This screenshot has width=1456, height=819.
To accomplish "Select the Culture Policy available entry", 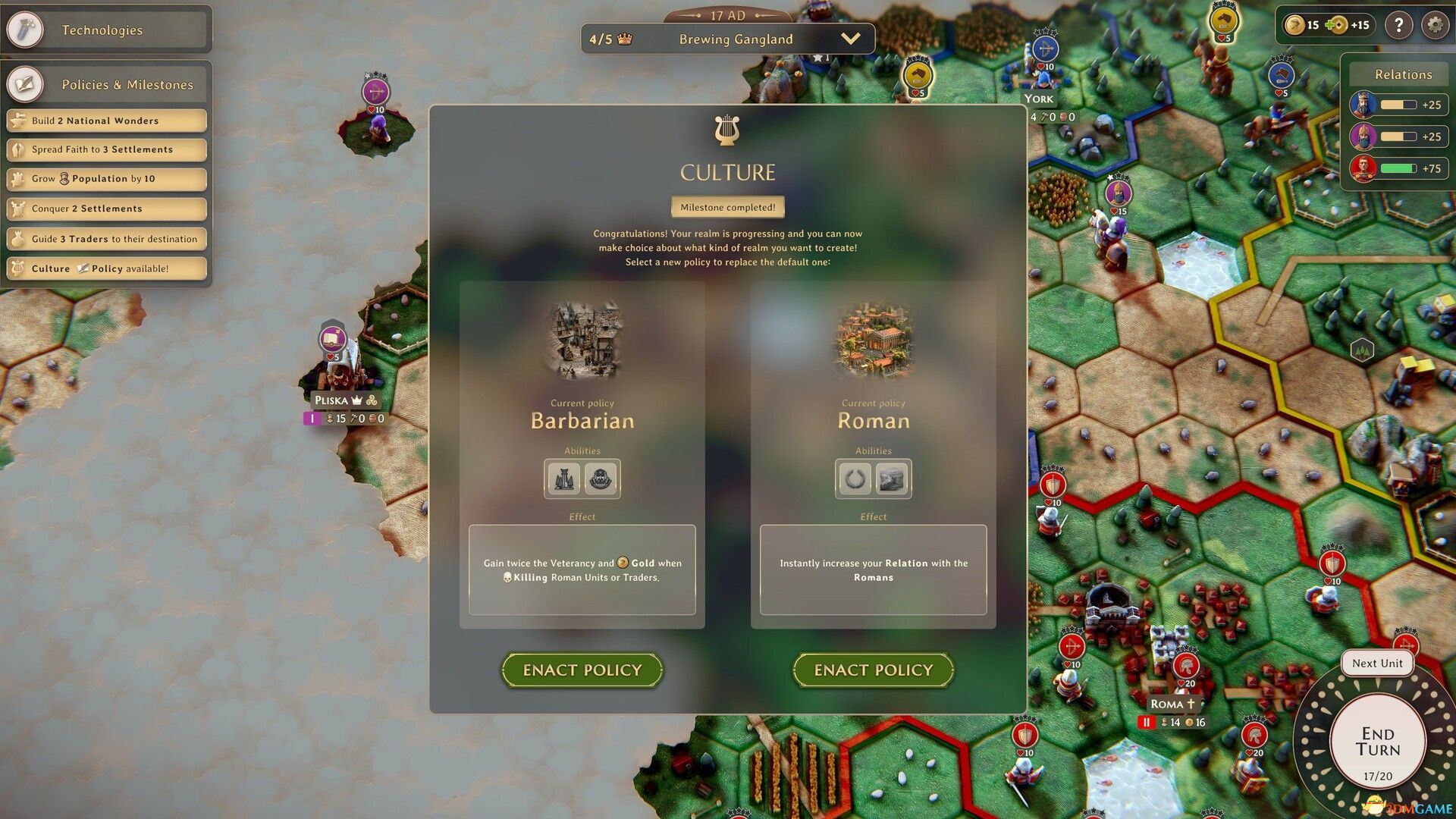I will tap(106, 268).
